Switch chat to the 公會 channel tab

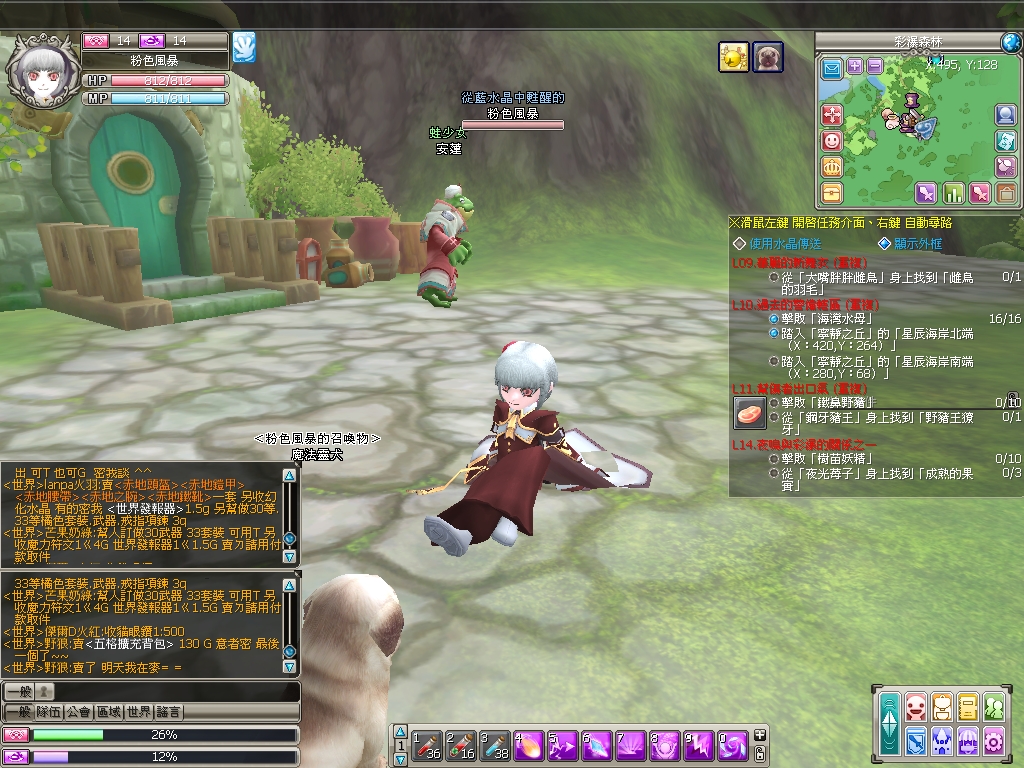tap(79, 712)
